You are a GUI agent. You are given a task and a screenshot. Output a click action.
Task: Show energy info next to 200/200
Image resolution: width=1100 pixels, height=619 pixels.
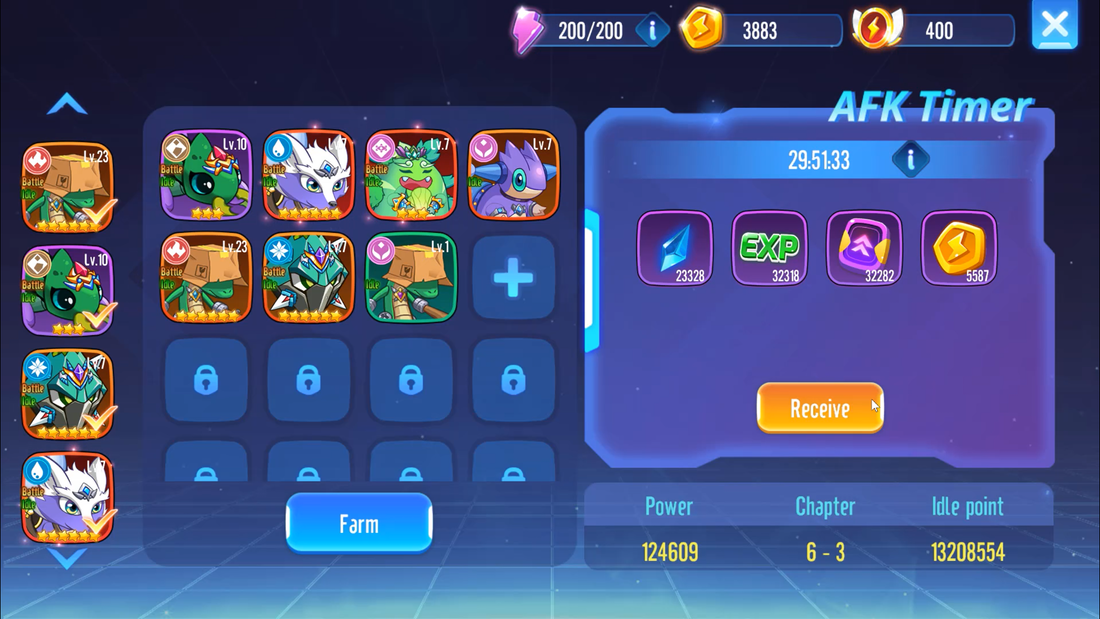pos(652,30)
